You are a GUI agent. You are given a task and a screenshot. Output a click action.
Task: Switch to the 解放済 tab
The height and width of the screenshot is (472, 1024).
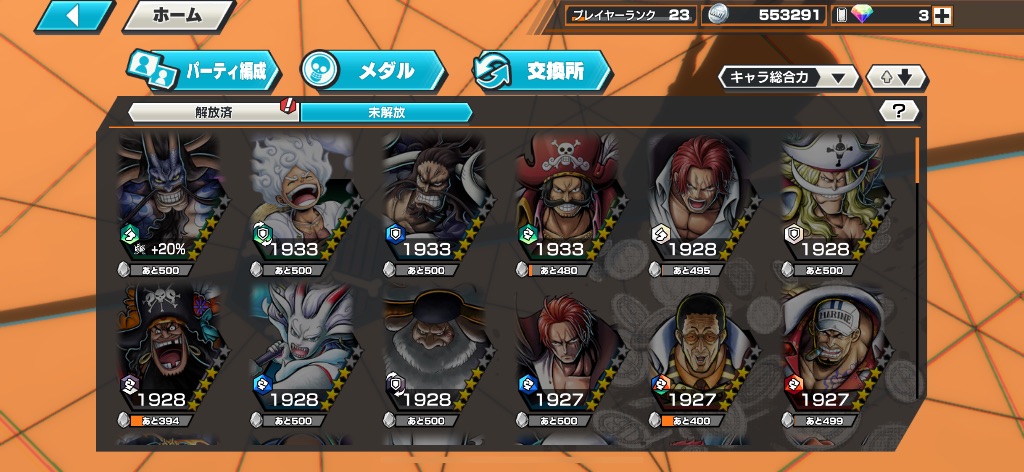point(213,112)
